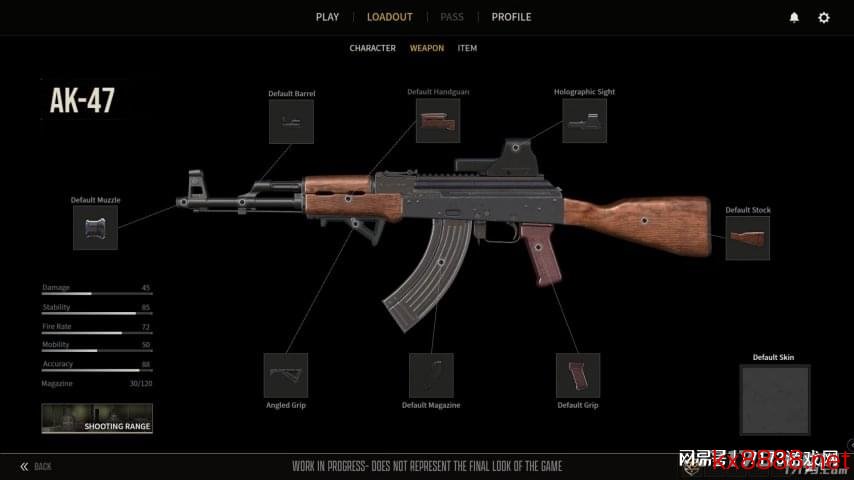This screenshot has height=480, width=854.
Task: Open settings with the gear icon
Action: point(824,17)
